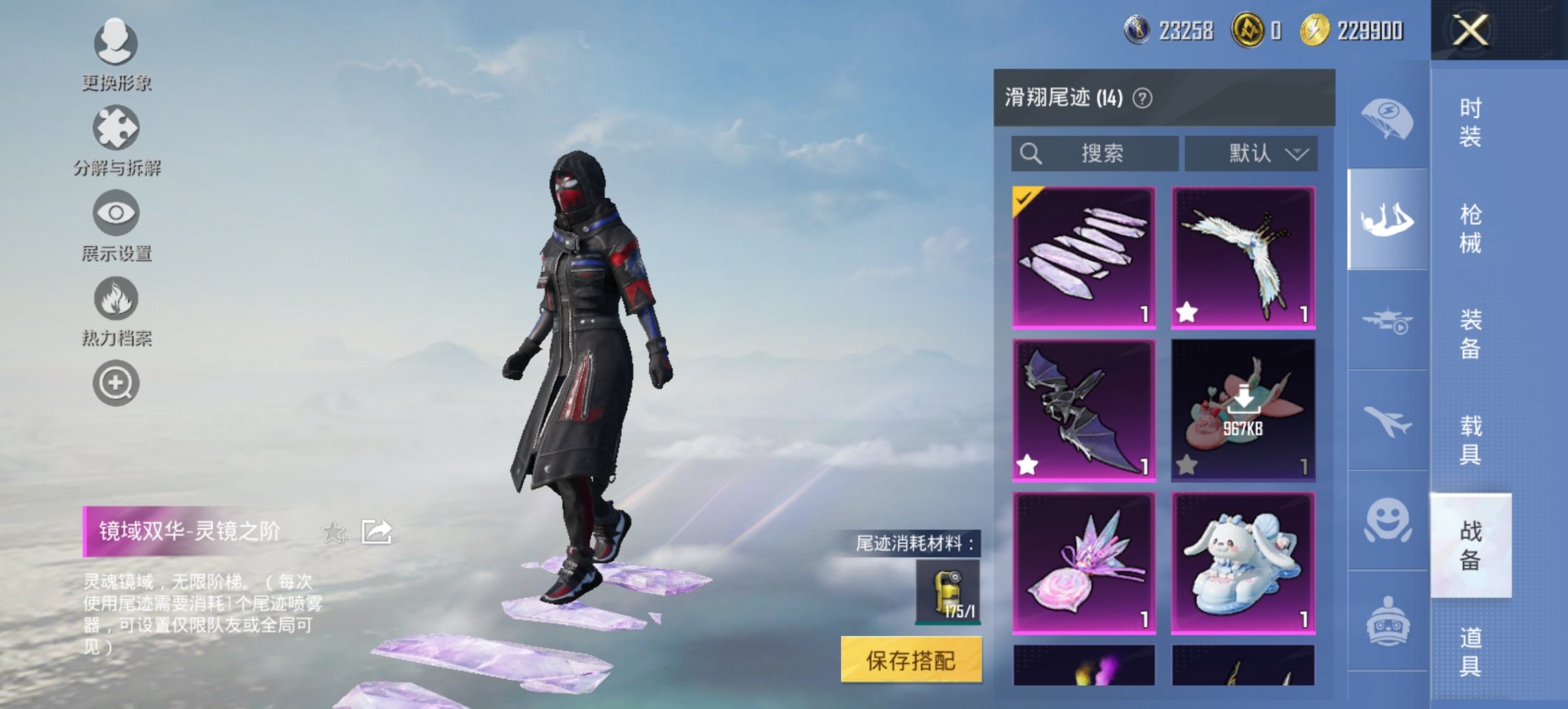This screenshot has width=1568, height=709.
Task: Click the magnifier zoom icon below 热力档案
Action: (116, 381)
